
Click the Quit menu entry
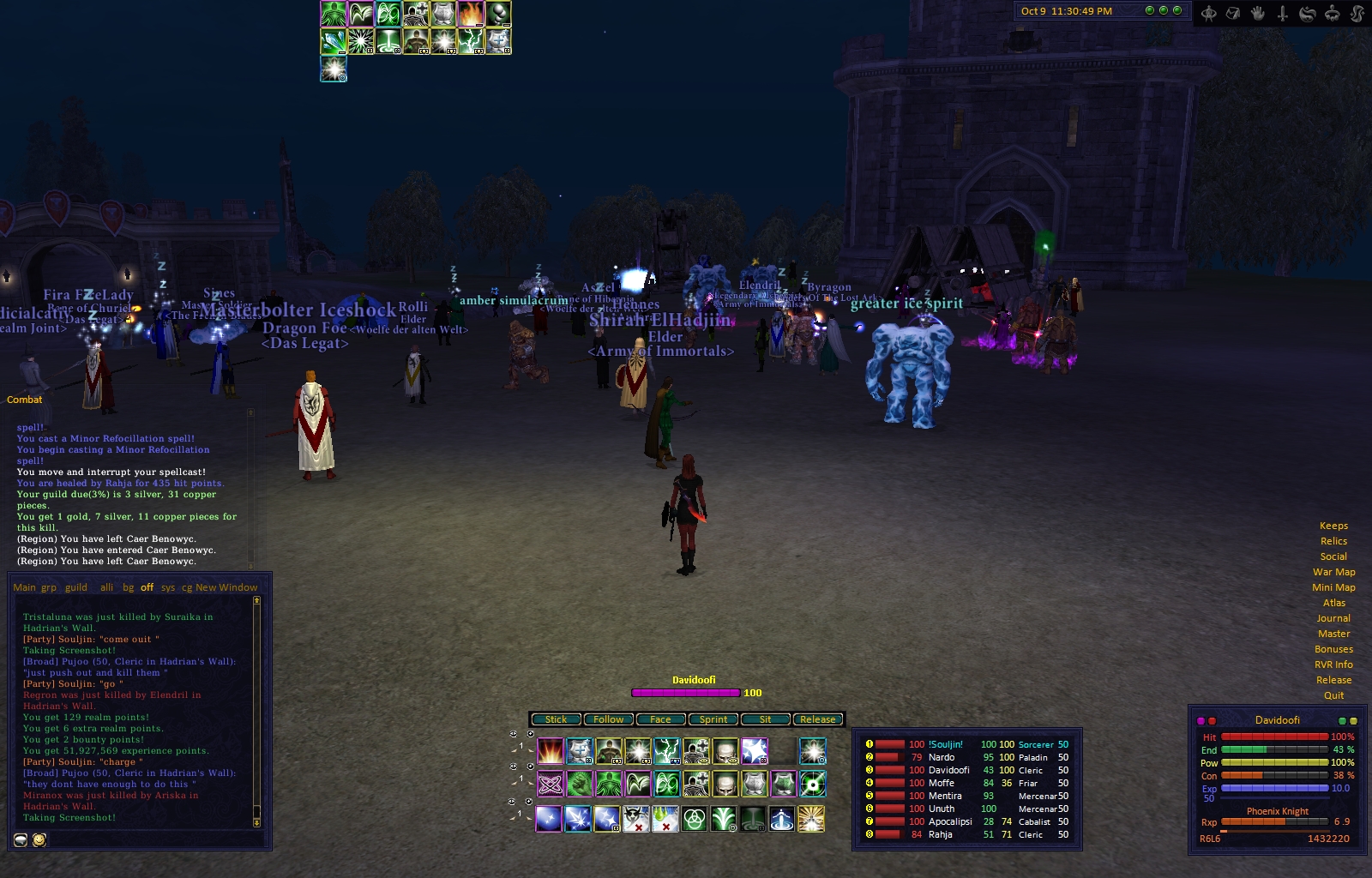tap(1333, 695)
